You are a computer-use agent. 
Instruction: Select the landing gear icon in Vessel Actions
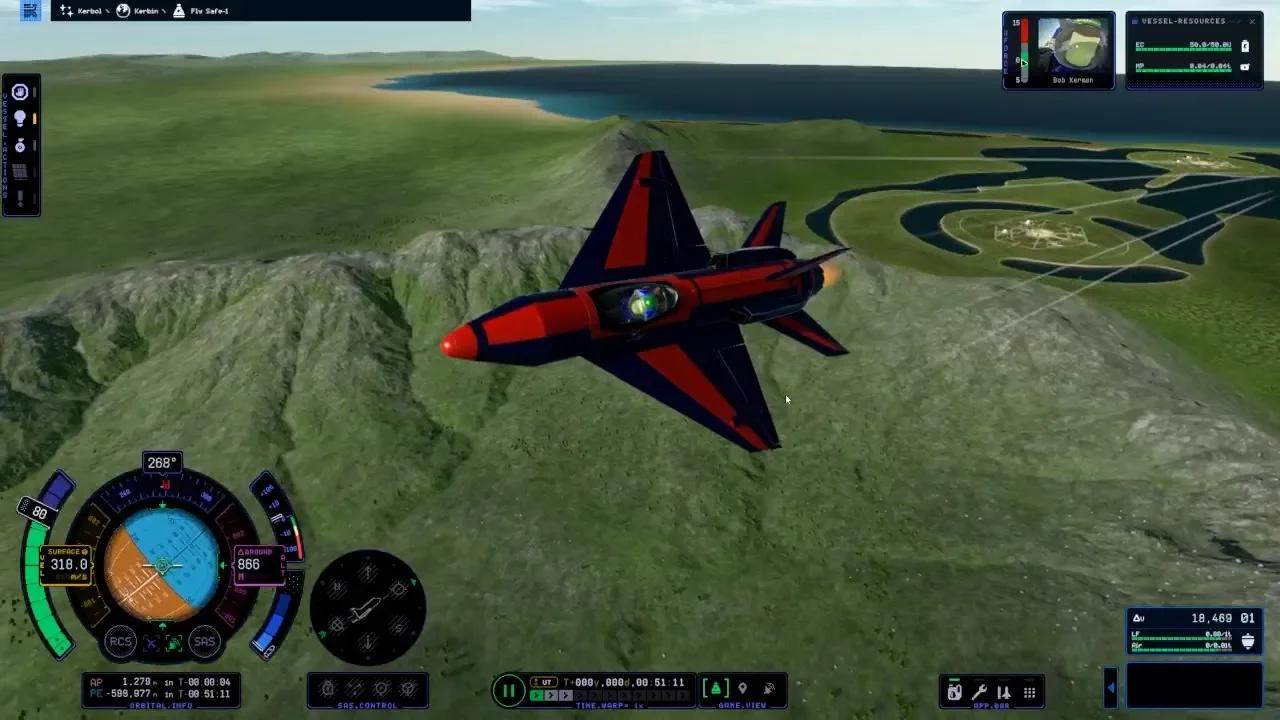coord(19,146)
